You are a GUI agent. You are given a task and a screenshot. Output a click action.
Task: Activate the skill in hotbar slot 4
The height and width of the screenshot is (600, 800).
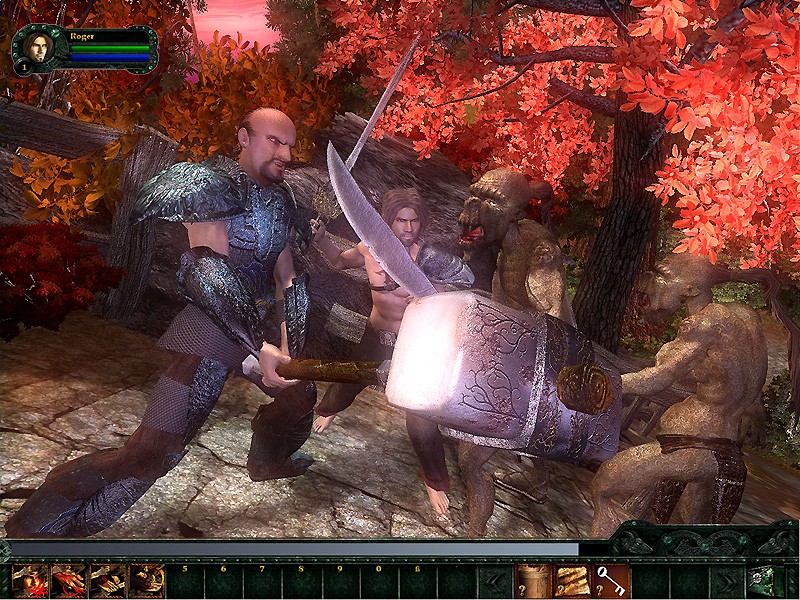pyautogui.click(x=147, y=581)
